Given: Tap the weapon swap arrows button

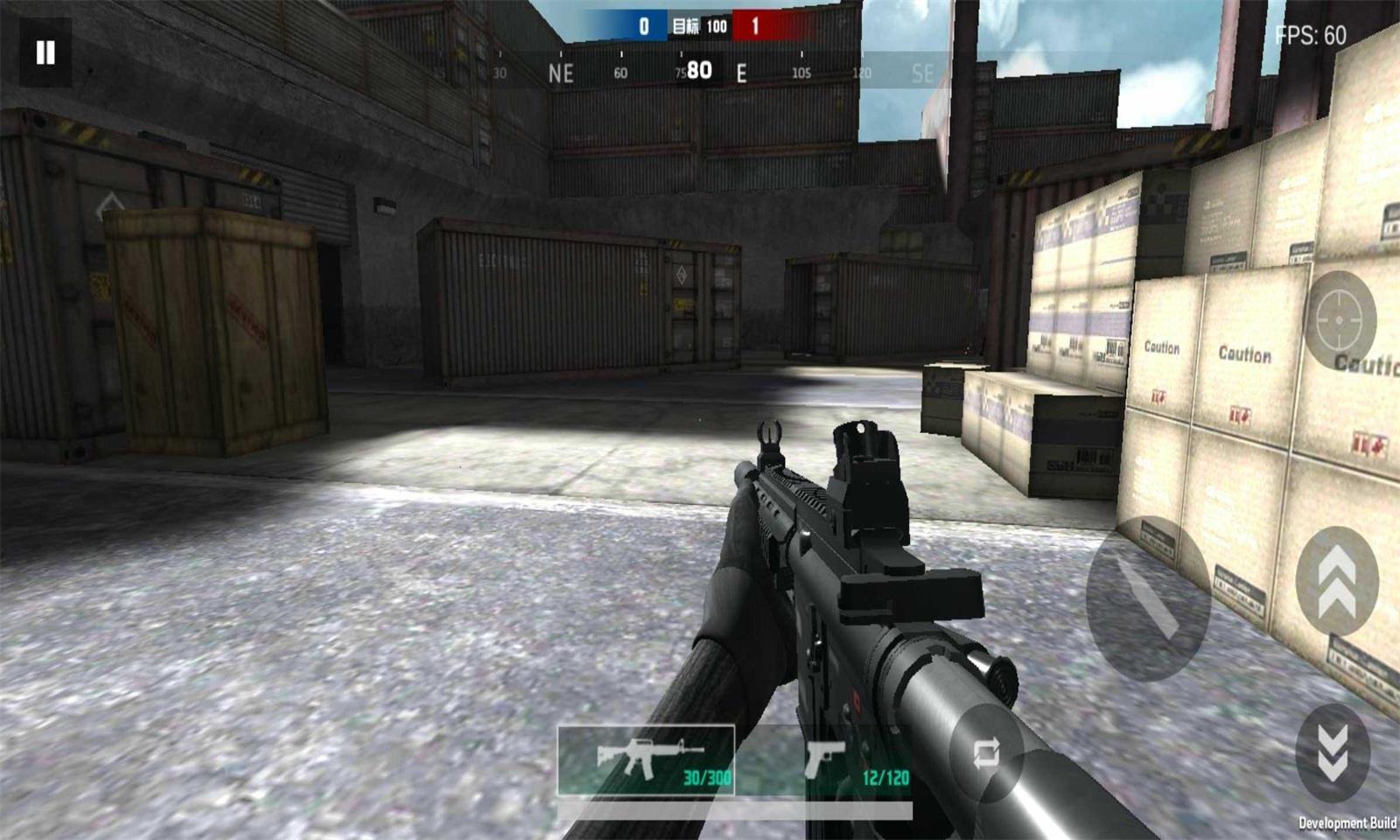Looking at the screenshot, I should point(986,753).
